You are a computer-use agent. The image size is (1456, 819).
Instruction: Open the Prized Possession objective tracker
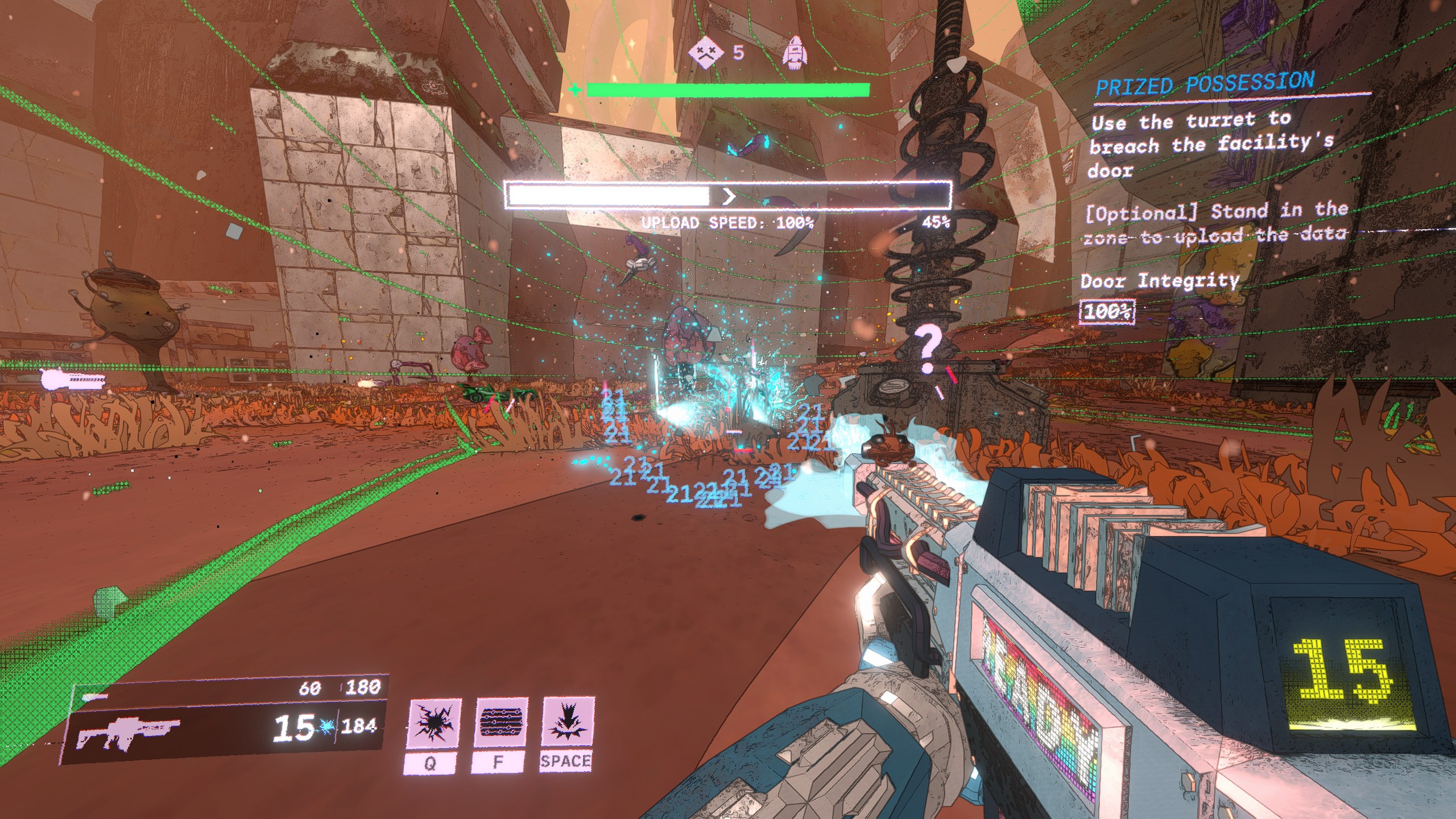[x=1204, y=85]
